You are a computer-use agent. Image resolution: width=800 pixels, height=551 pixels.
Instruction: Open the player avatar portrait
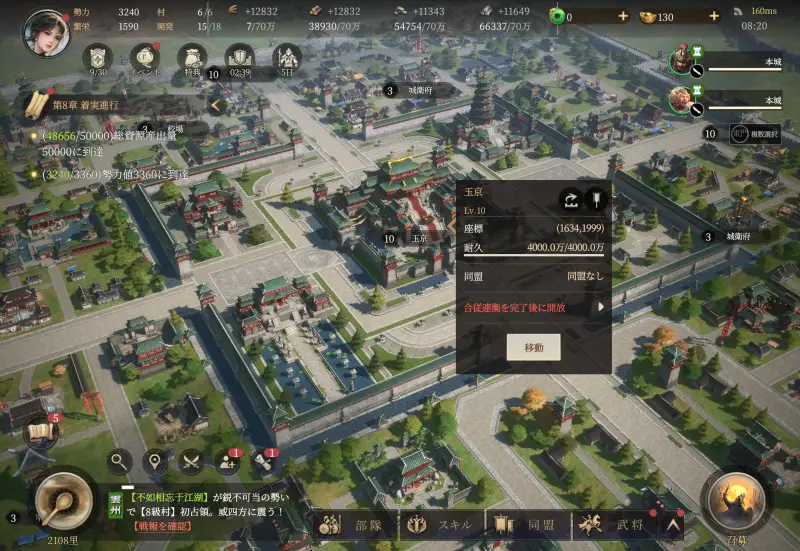point(46,32)
